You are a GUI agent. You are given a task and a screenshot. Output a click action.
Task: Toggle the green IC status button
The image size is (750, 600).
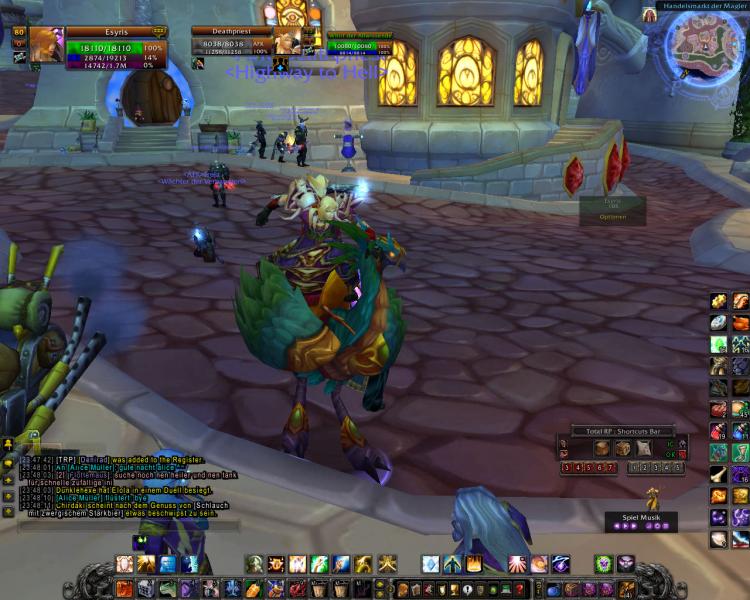670,446
